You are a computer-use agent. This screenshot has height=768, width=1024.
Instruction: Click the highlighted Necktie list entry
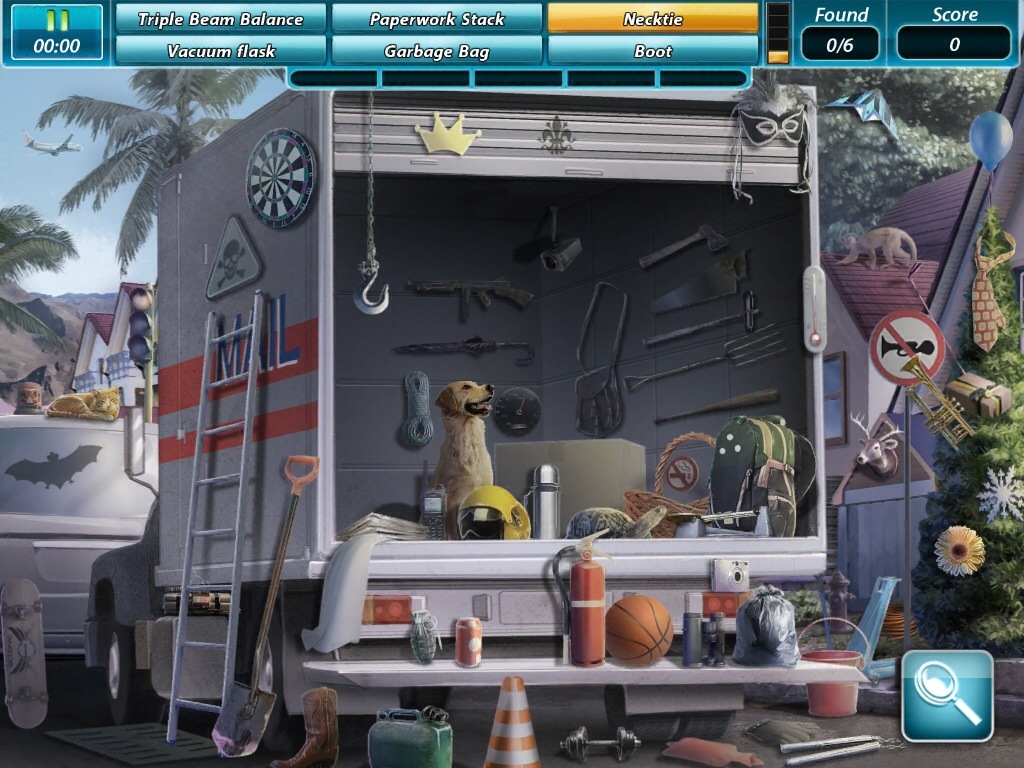pos(653,19)
